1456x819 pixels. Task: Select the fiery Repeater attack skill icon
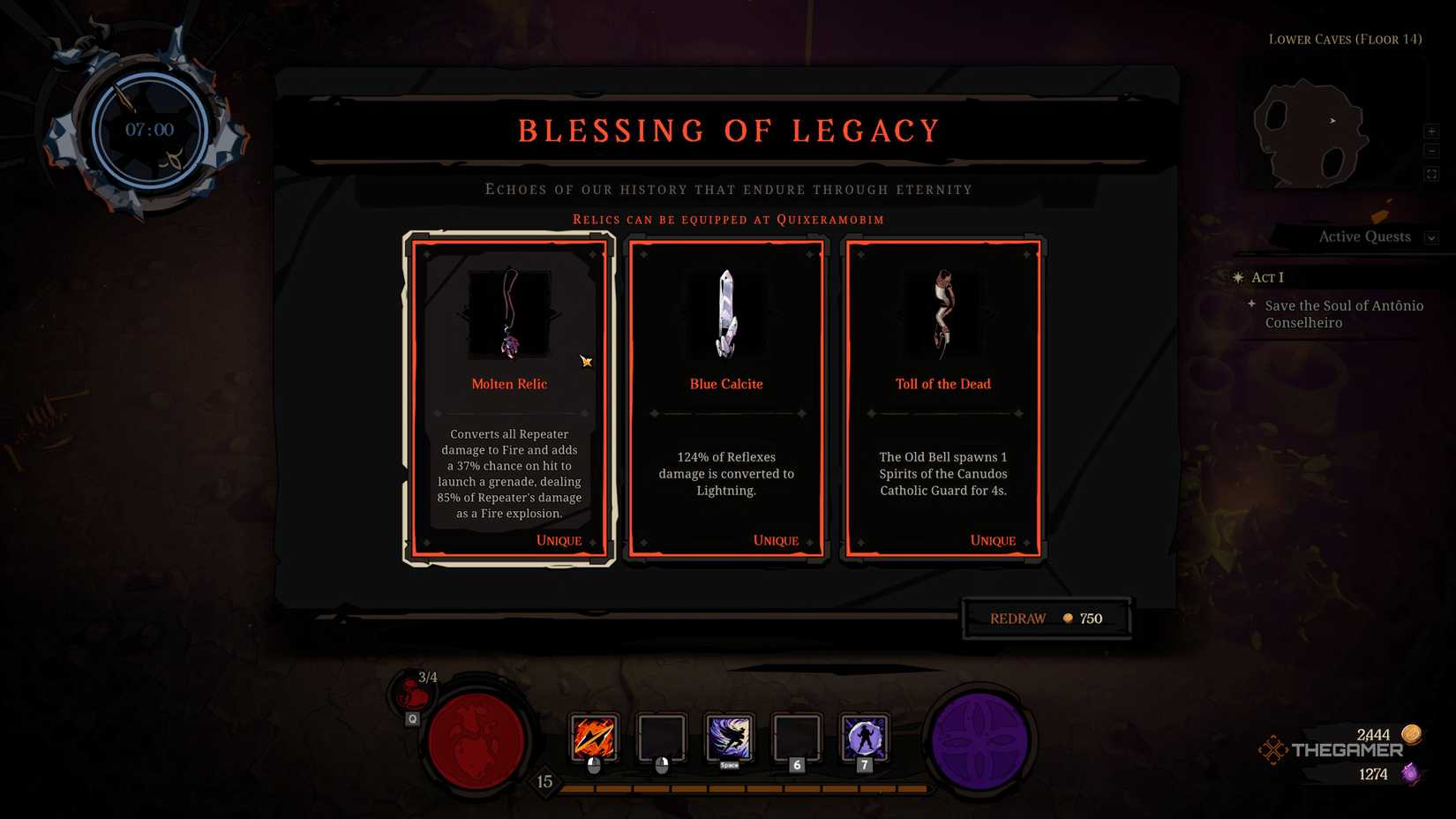click(x=594, y=738)
